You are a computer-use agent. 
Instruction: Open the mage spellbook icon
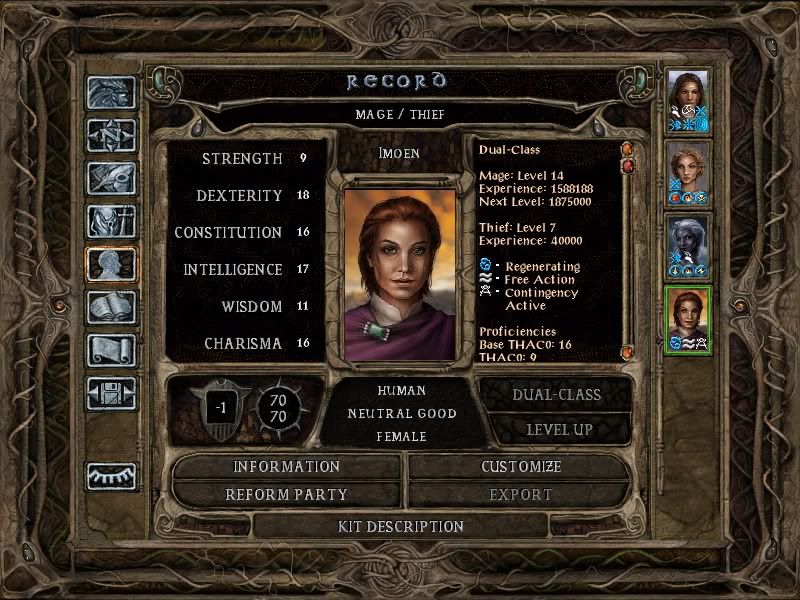[x=111, y=307]
